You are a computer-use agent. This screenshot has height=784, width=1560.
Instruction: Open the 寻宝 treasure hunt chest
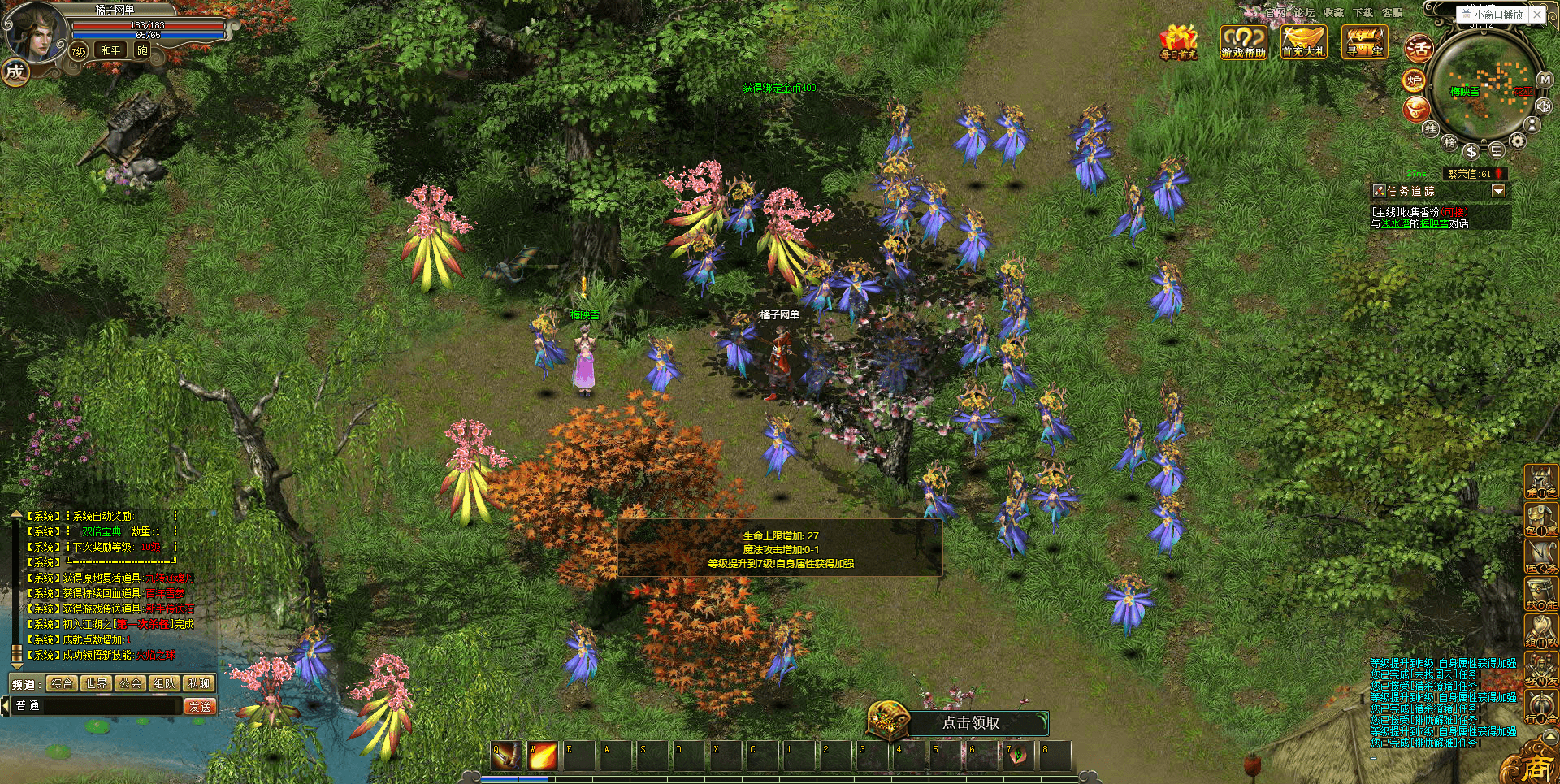[x=1364, y=42]
